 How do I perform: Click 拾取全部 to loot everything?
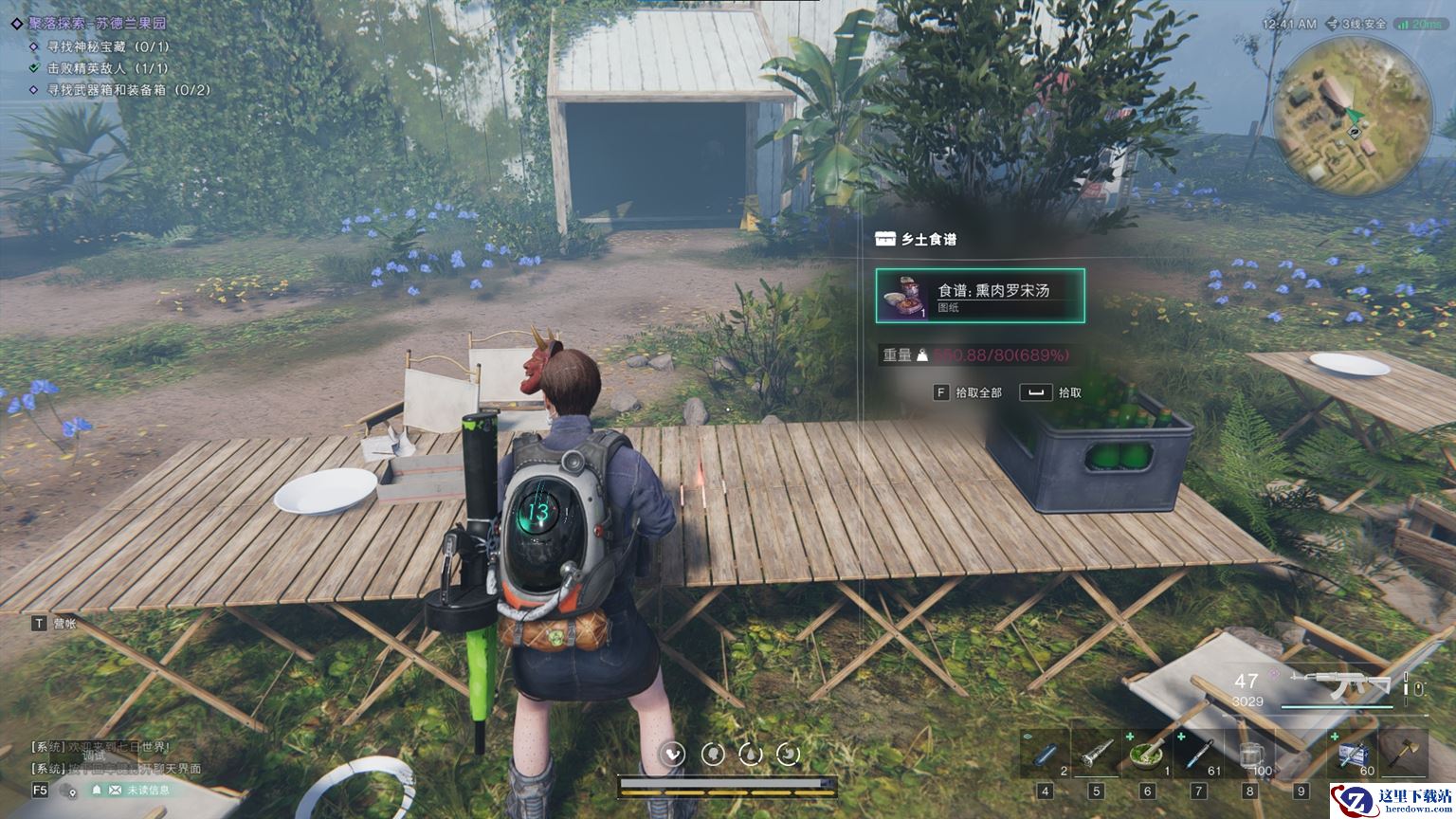coord(969,392)
